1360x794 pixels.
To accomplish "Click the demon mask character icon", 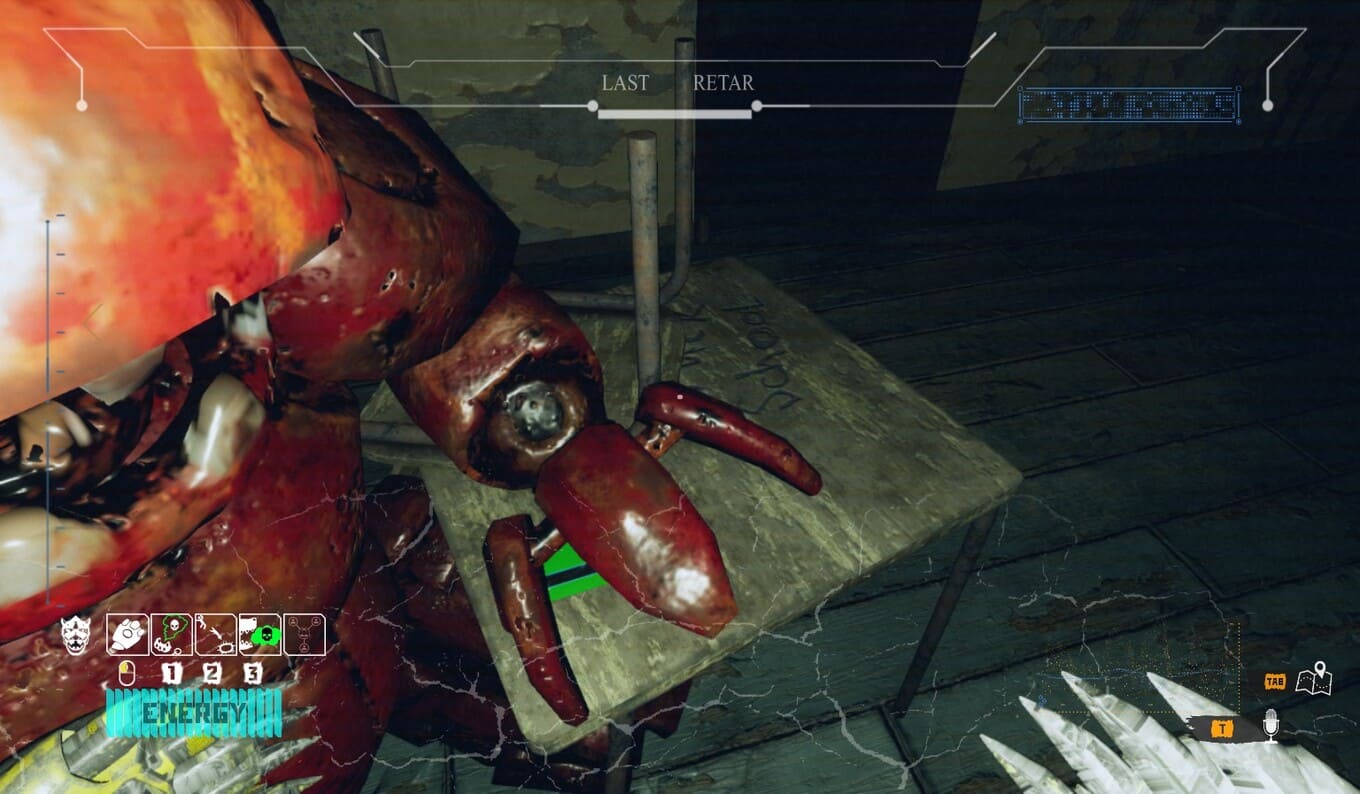I will pyautogui.click(x=75, y=634).
